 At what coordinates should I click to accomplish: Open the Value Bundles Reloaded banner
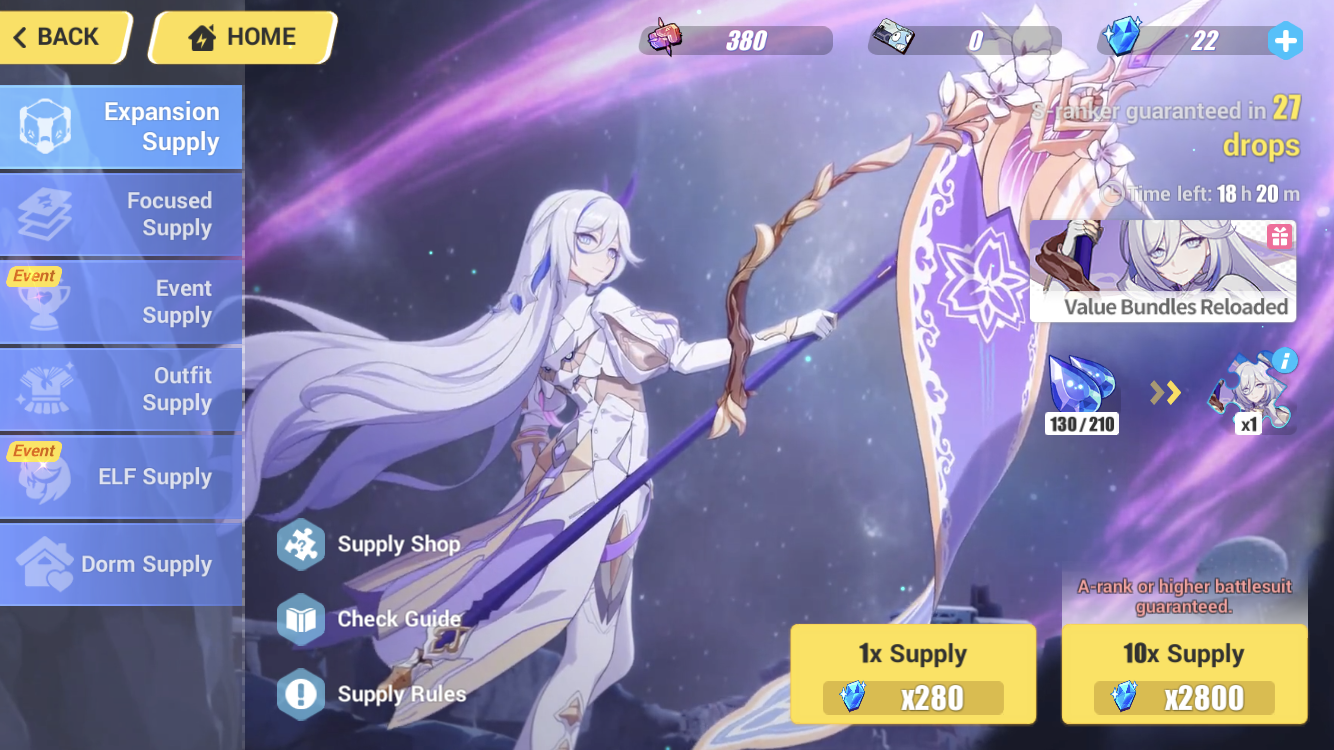(x=1162, y=270)
